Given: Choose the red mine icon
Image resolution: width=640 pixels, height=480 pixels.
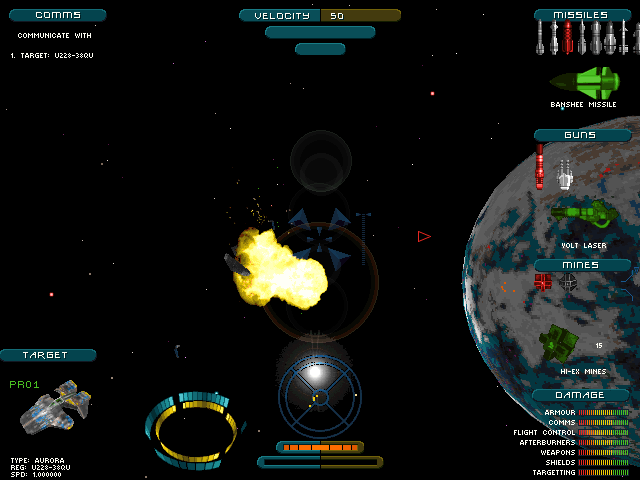Looking at the screenshot, I should click(x=543, y=282).
